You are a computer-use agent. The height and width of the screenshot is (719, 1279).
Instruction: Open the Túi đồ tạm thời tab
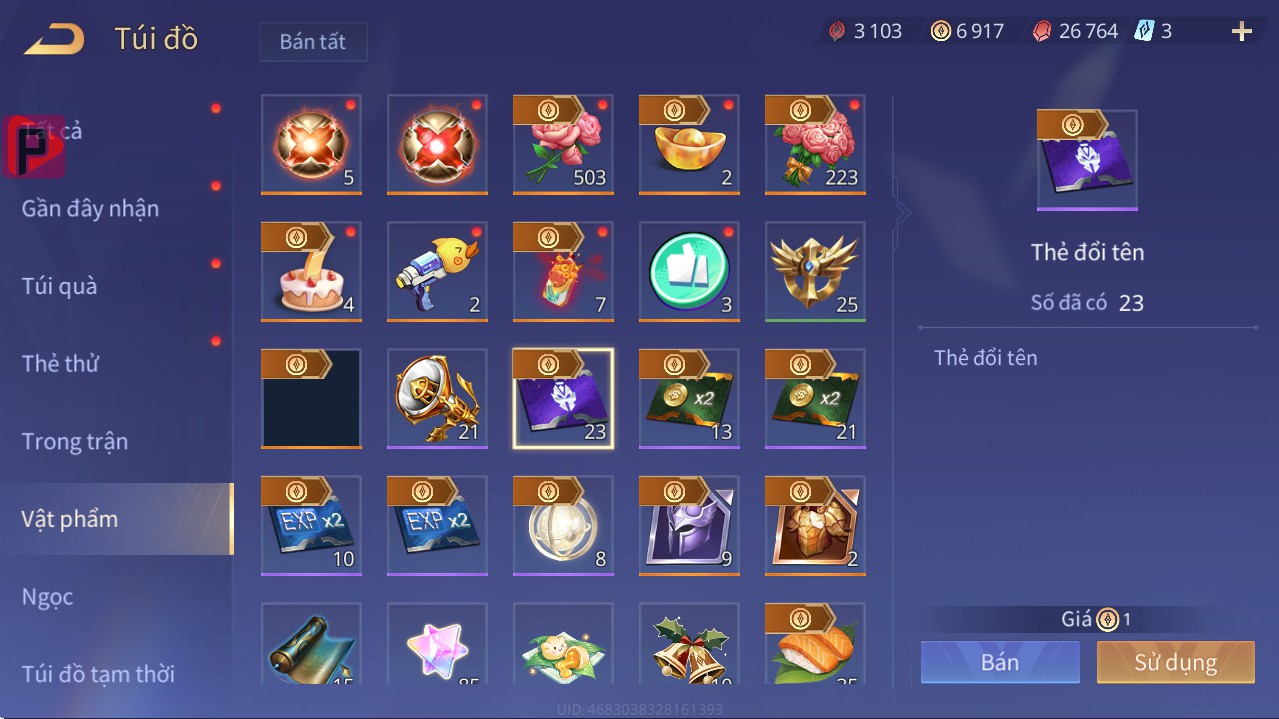[x=98, y=673]
